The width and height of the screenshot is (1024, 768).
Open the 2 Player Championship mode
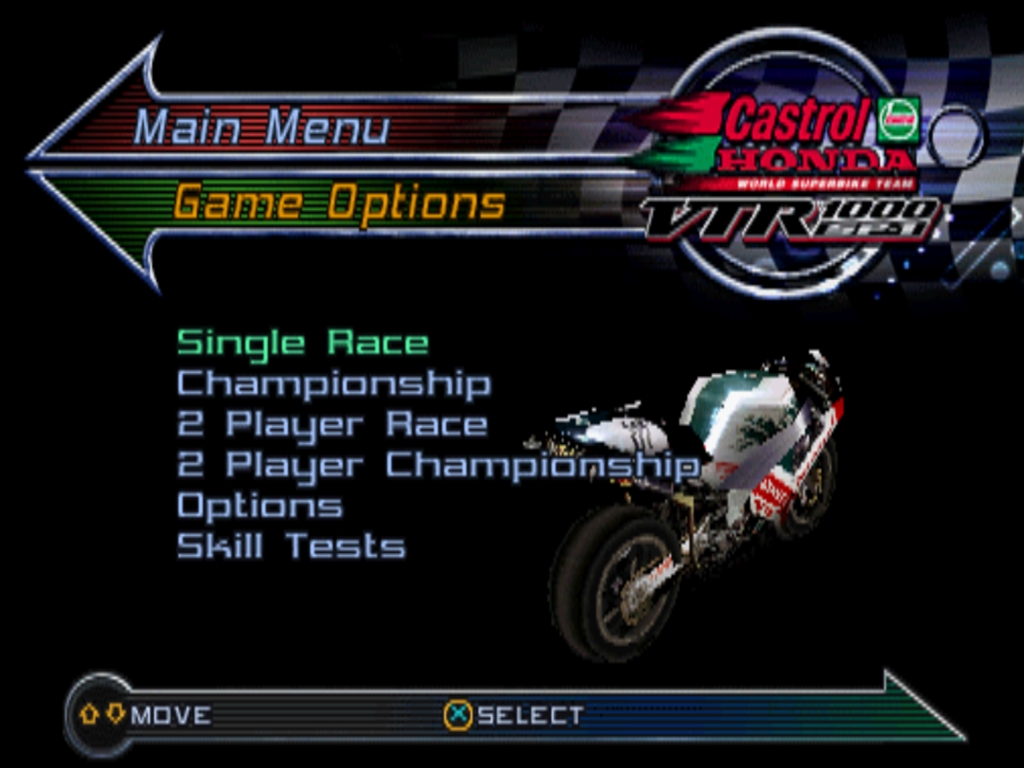(437, 465)
